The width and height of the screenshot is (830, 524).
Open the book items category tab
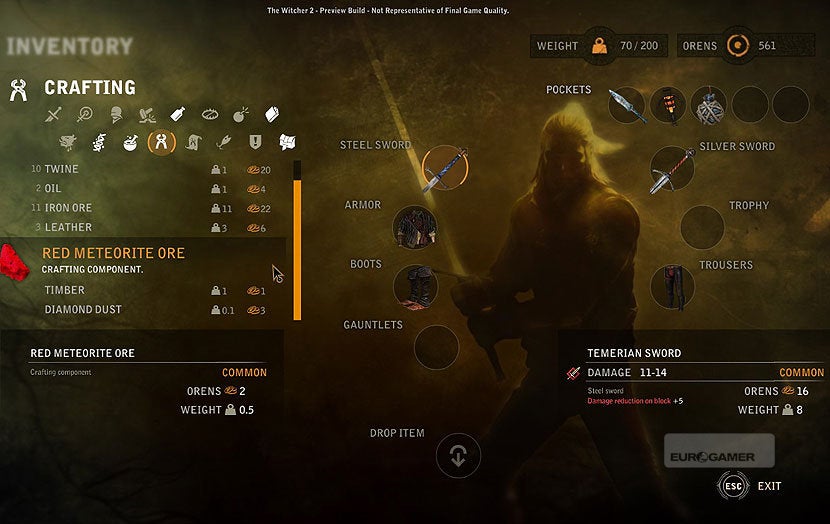click(272, 115)
